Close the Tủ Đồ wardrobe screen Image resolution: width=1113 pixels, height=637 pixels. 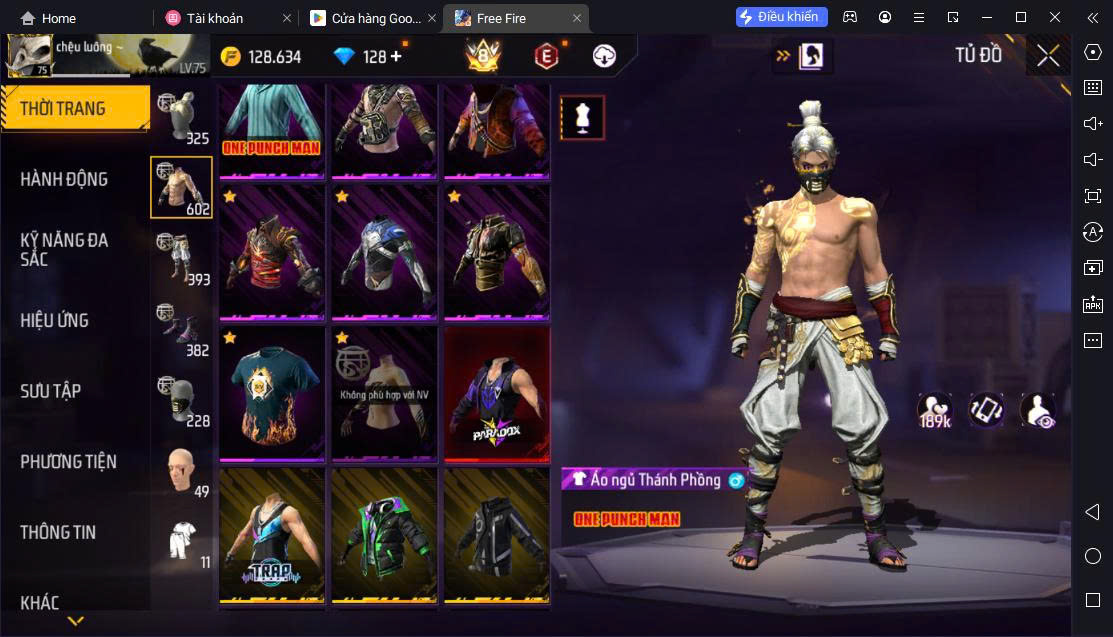click(x=1048, y=56)
